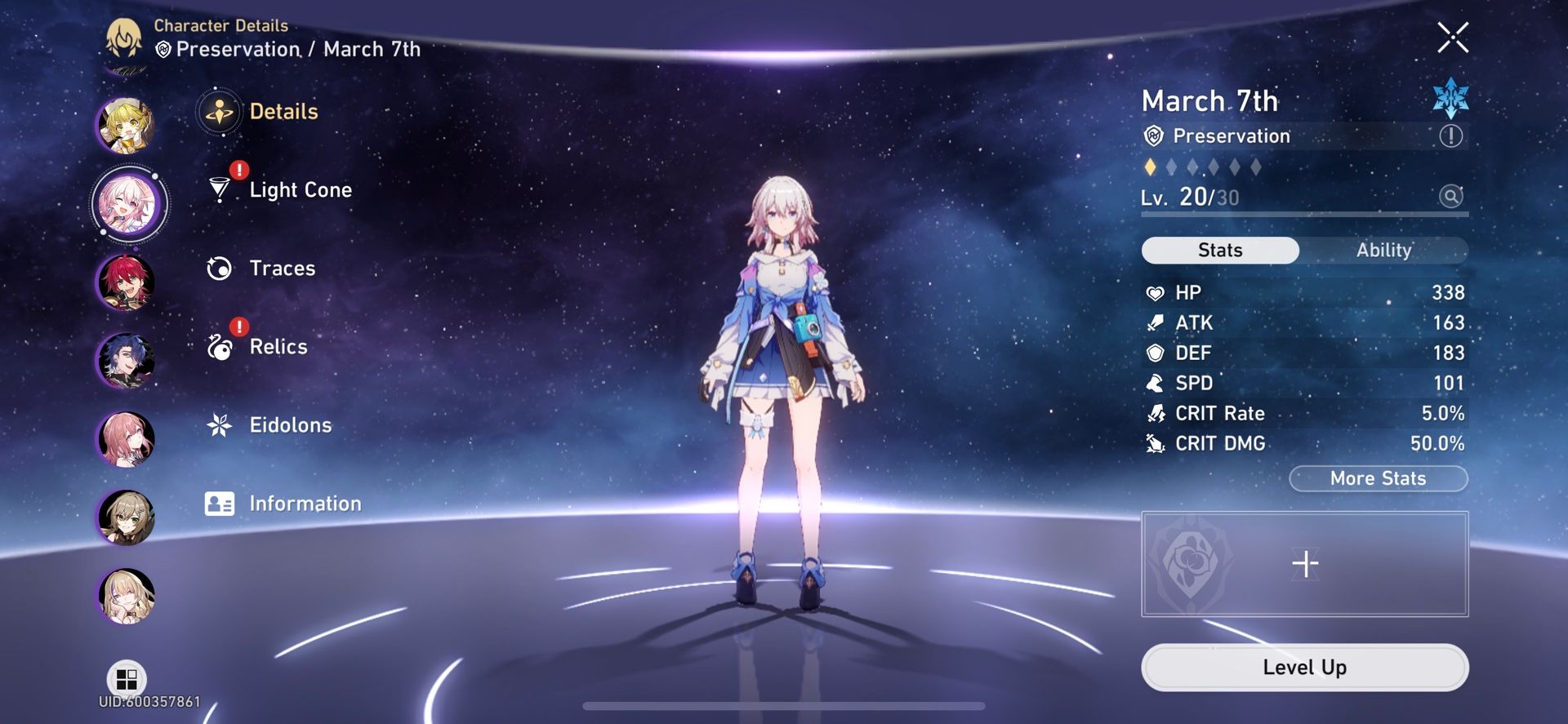Select the Stats tab

click(x=1219, y=250)
